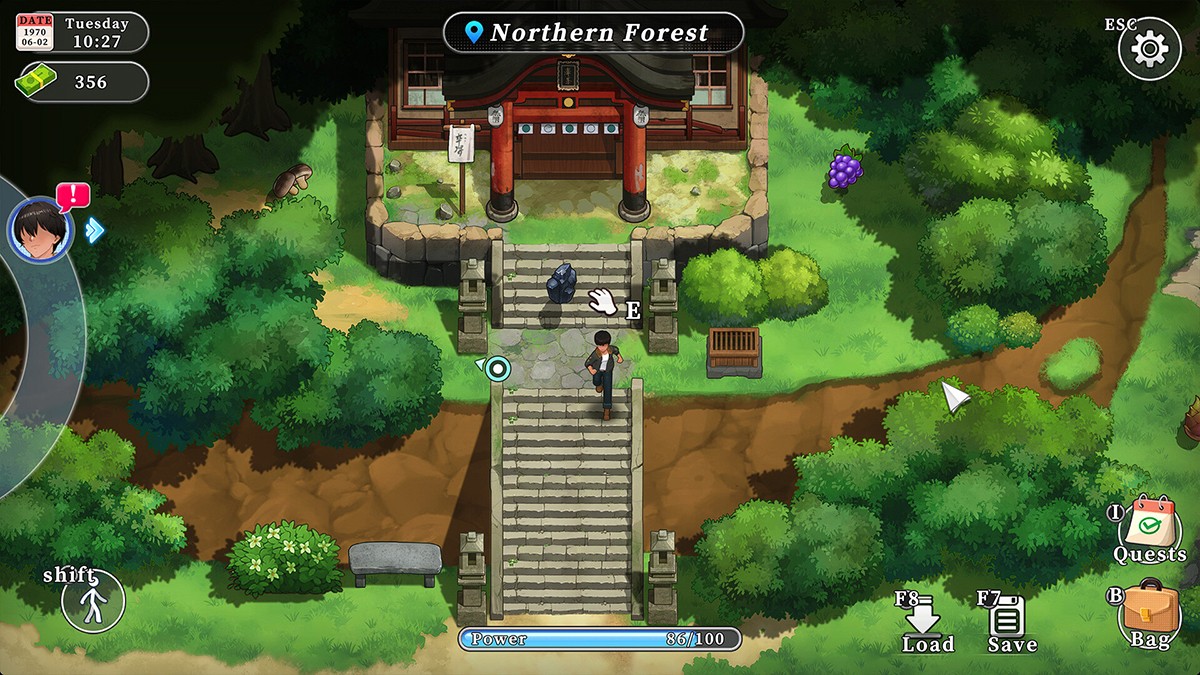Open the Quests journal

[x=1150, y=532]
